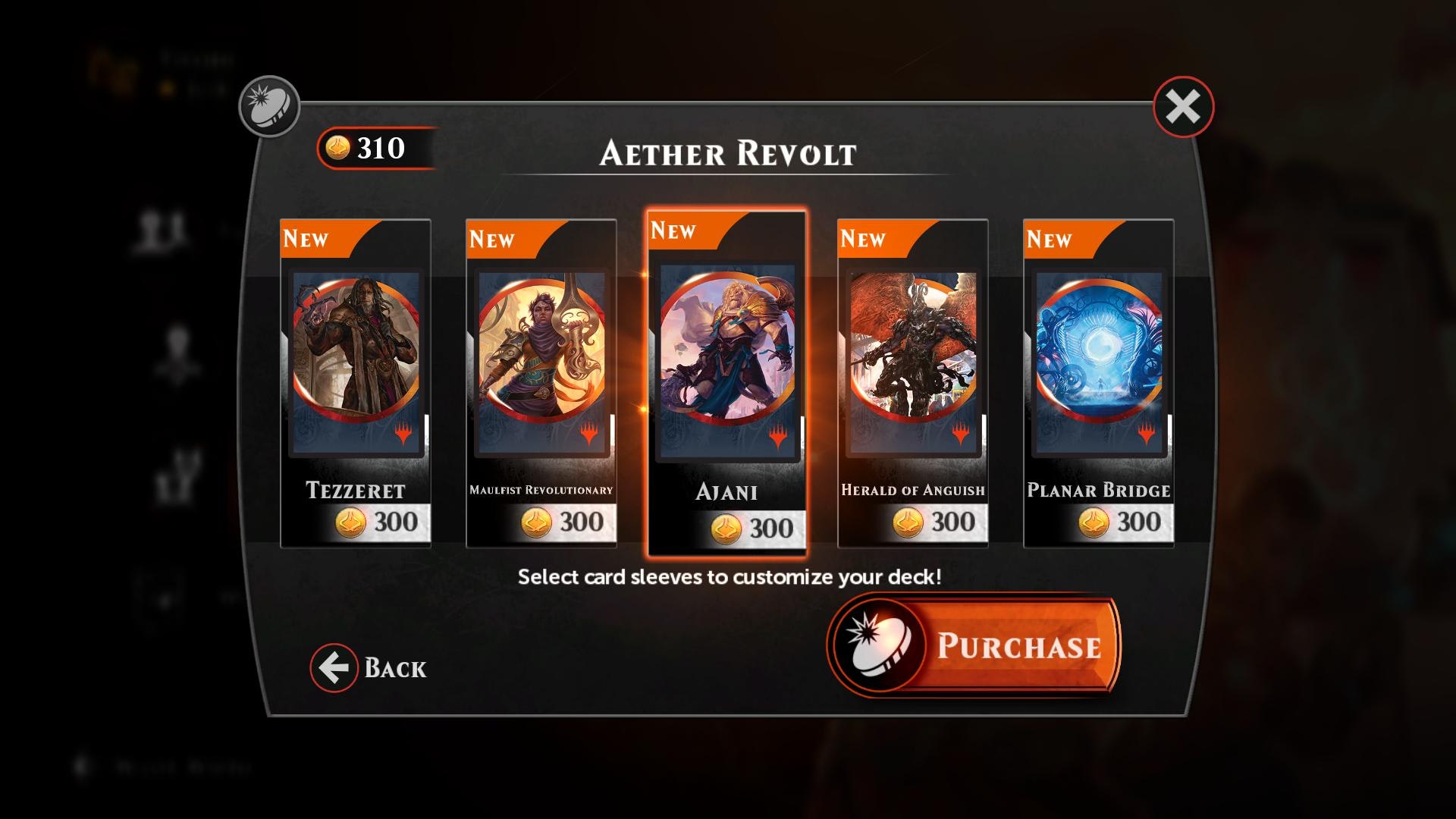
Task: Select the Herald of Anguish sleeve
Action: [x=913, y=383]
